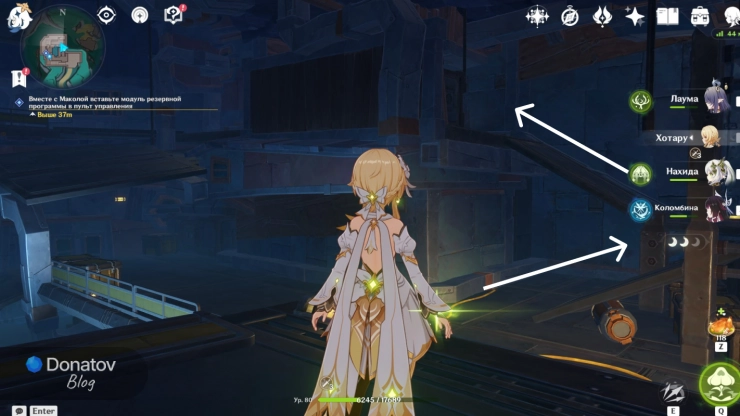
Task: Open the battle pass flame-leaf emblem
Action: [x=602, y=16]
